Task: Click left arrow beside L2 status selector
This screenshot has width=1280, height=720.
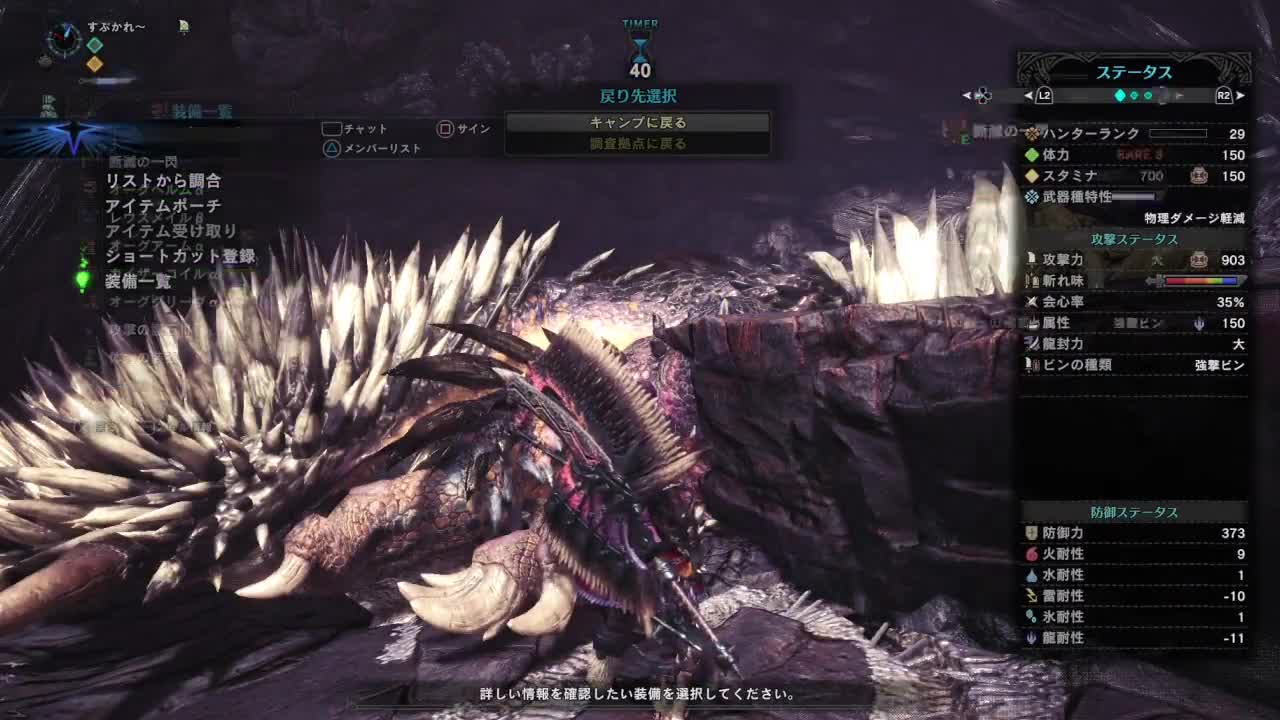Action: [1028, 96]
